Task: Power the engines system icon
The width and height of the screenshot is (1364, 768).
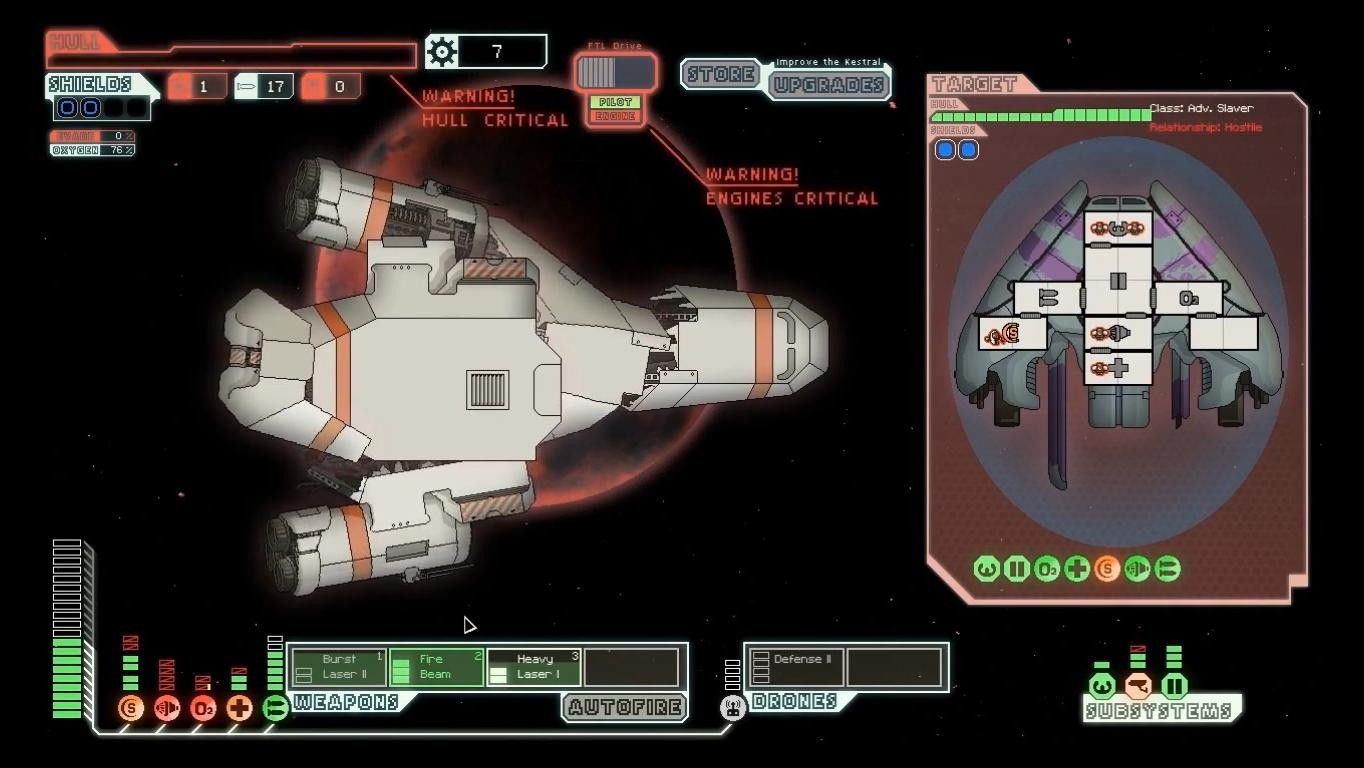Action: (167, 709)
